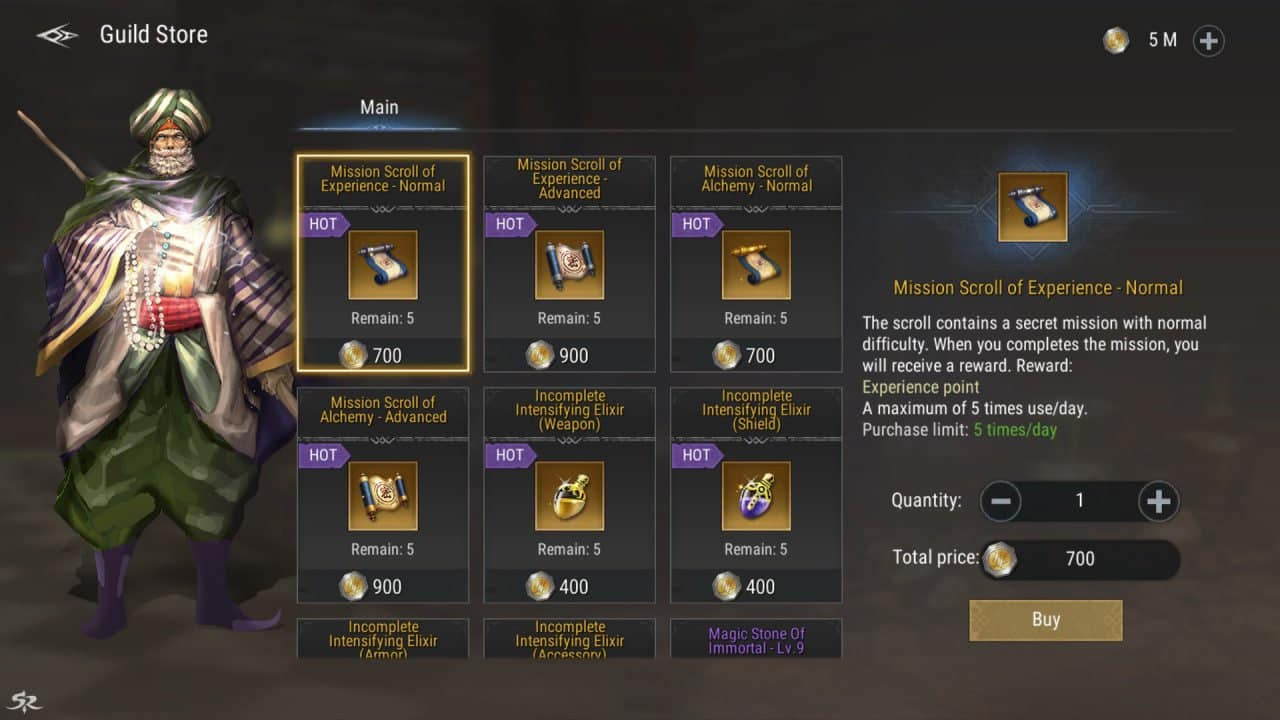This screenshot has height=720, width=1280.
Task: Click the scroll icon in the item detail panel
Action: point(1032,207)
